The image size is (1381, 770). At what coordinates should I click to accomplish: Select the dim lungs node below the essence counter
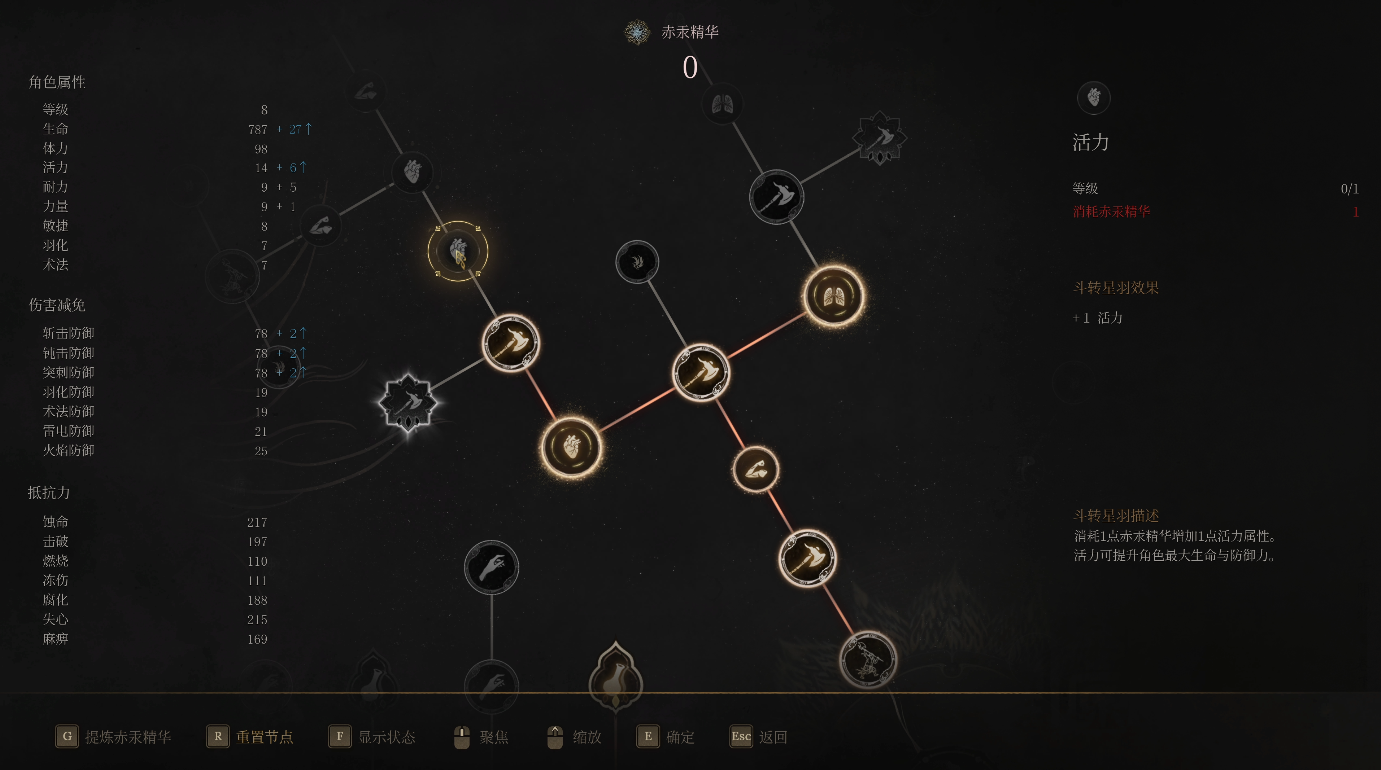pyautogui.click(x=721, y=103)
